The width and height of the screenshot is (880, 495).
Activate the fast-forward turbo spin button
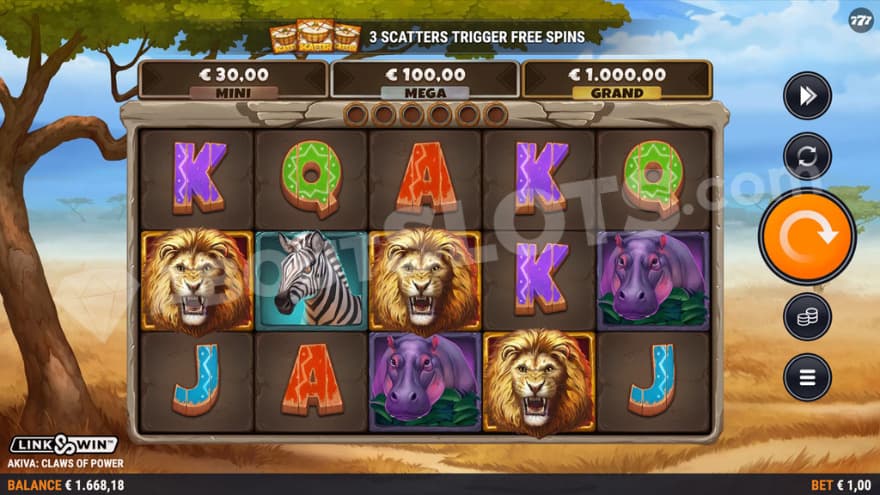click(x=807, y=96)
